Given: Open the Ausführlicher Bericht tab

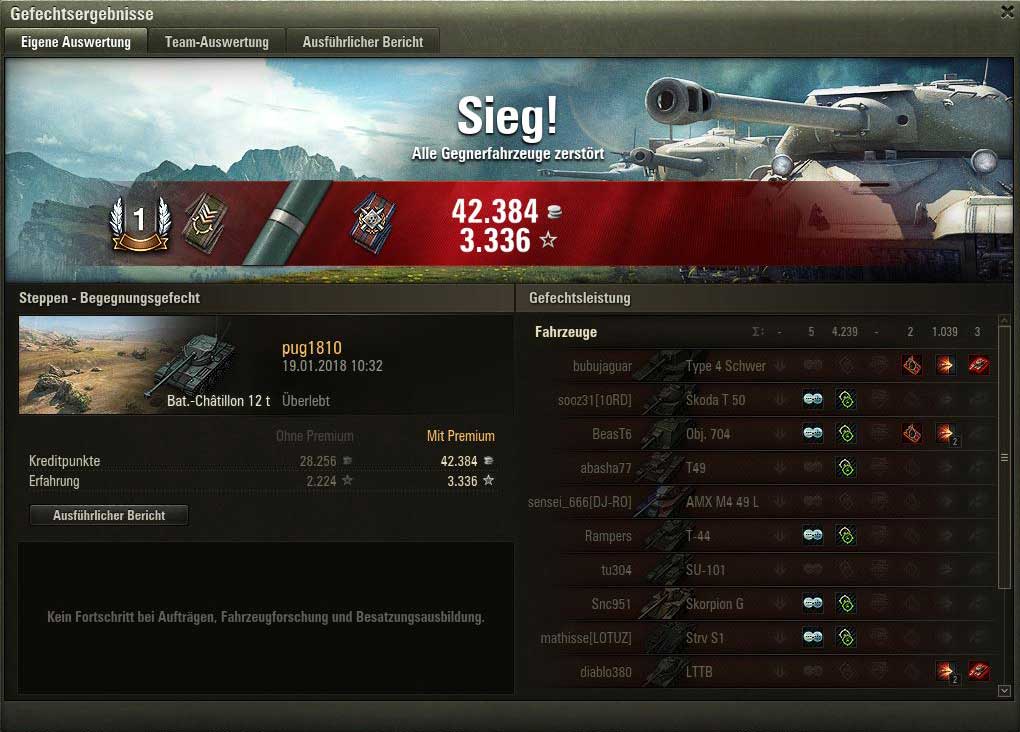Looking at the screenshot, I should tap(363, 42).
